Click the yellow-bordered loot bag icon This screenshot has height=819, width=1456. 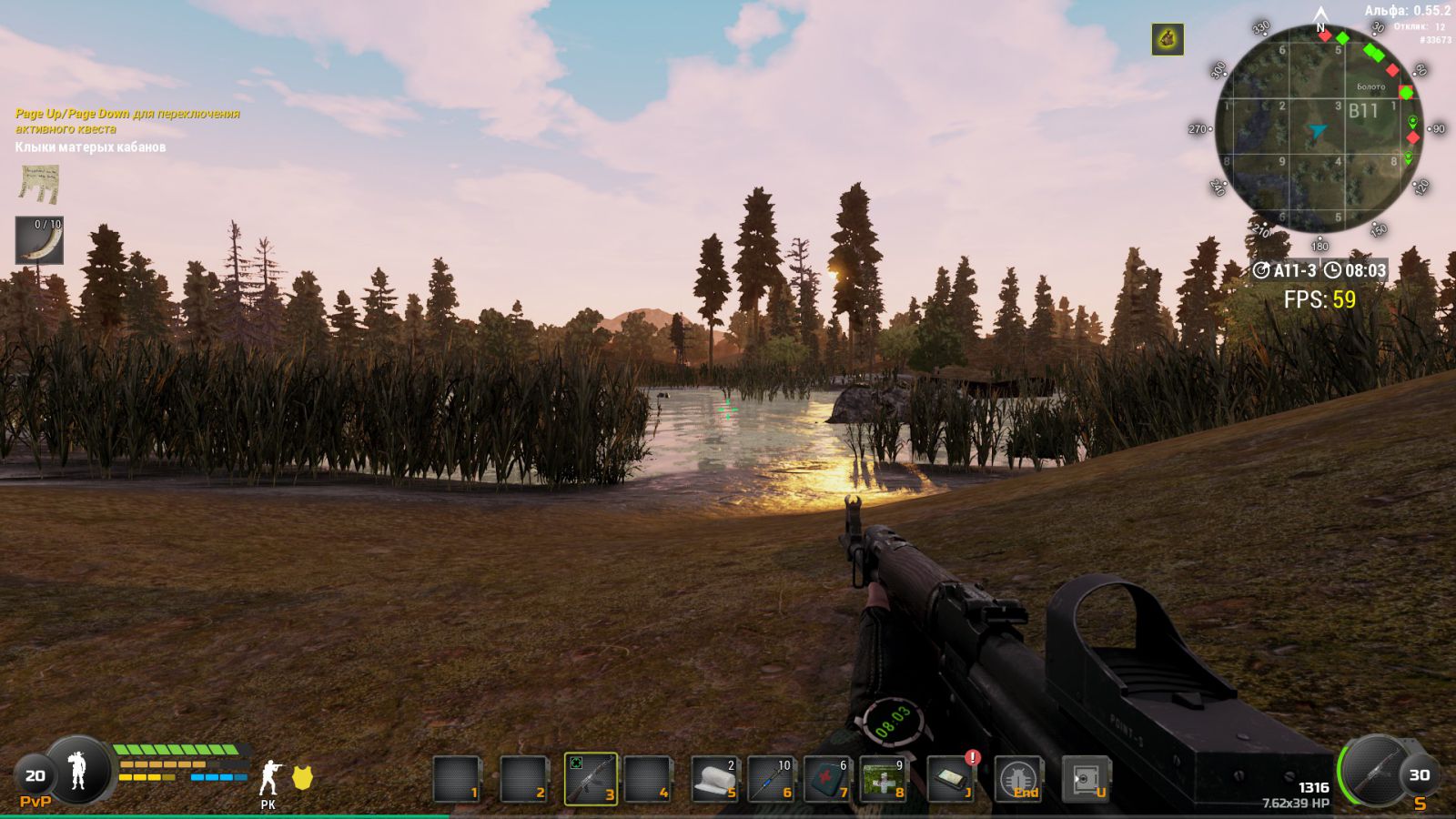point(1168,39)
